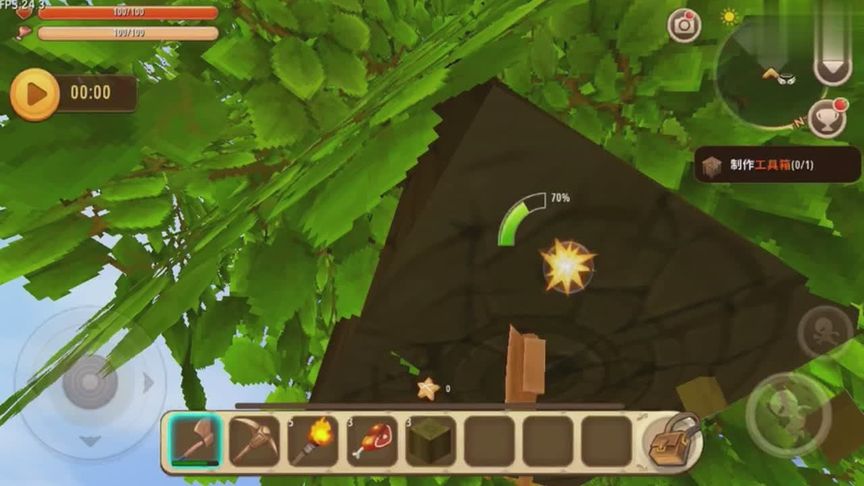This screenshot has width=864, height=486.
Task: Tap the camera screenshot button
Action: point(685,25)
